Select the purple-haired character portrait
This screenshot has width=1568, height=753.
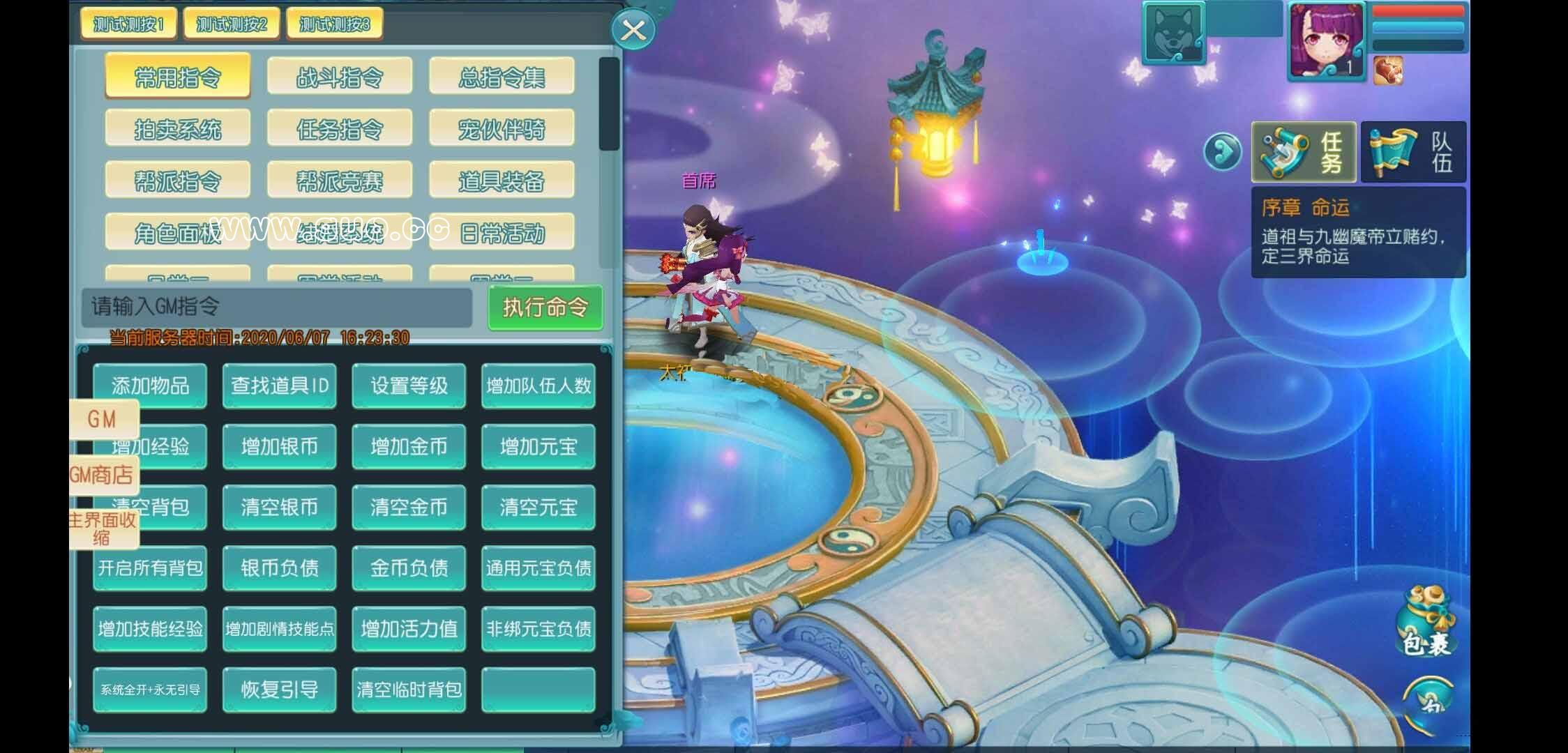[1326, 42]
